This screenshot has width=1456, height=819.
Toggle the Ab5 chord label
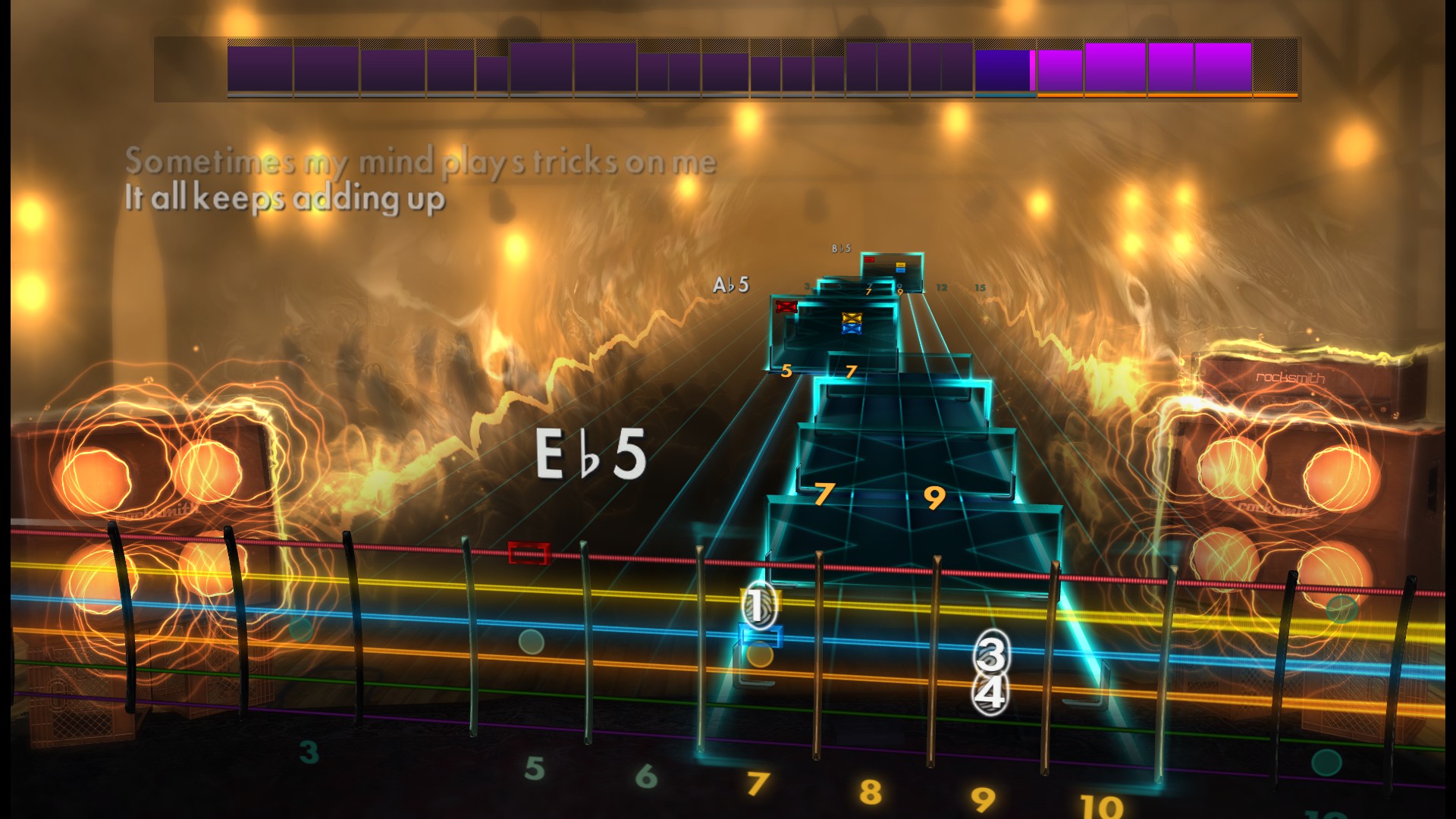tap(730, 284)
